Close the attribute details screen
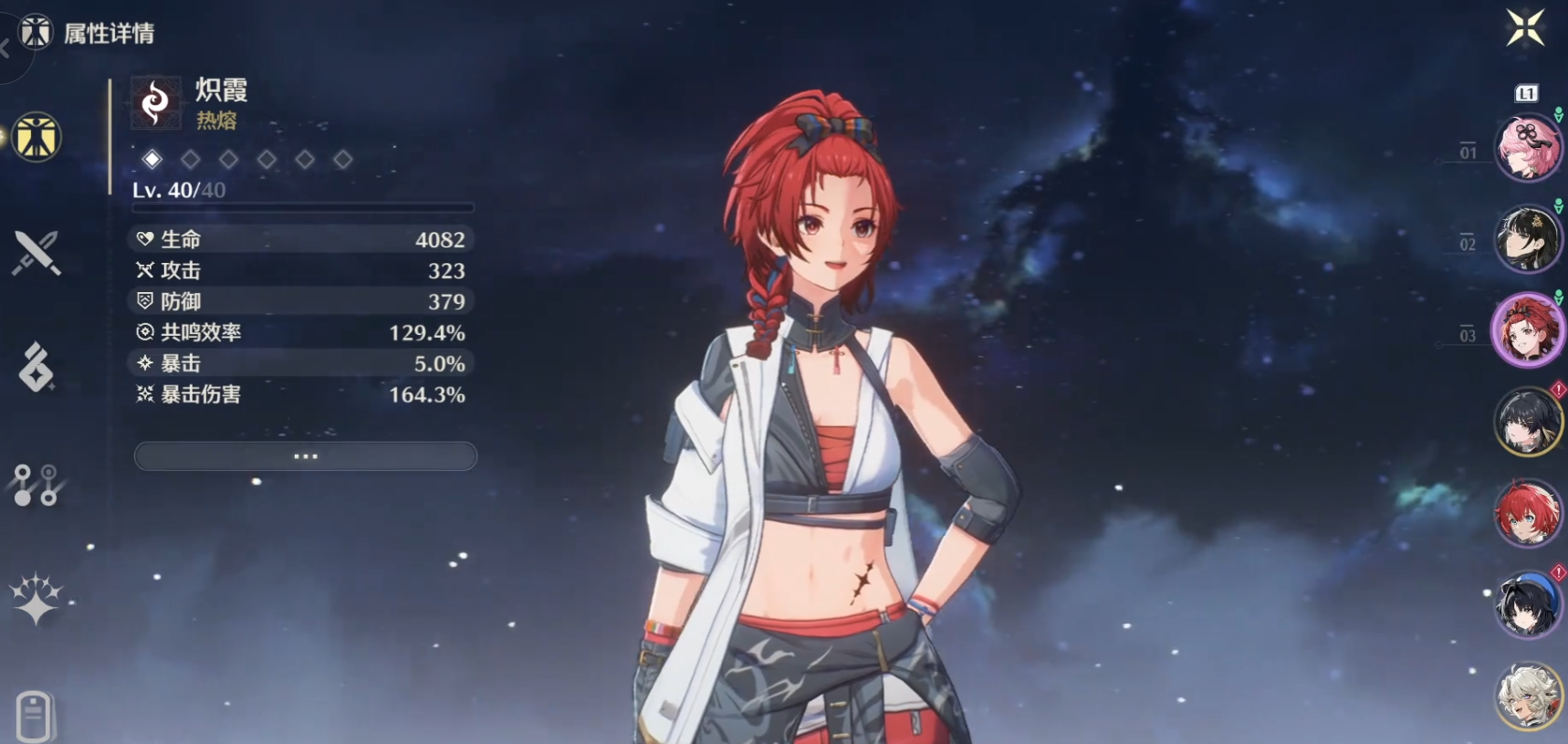The height and width of the screenshot is (744, 1568). point(1525,27)
